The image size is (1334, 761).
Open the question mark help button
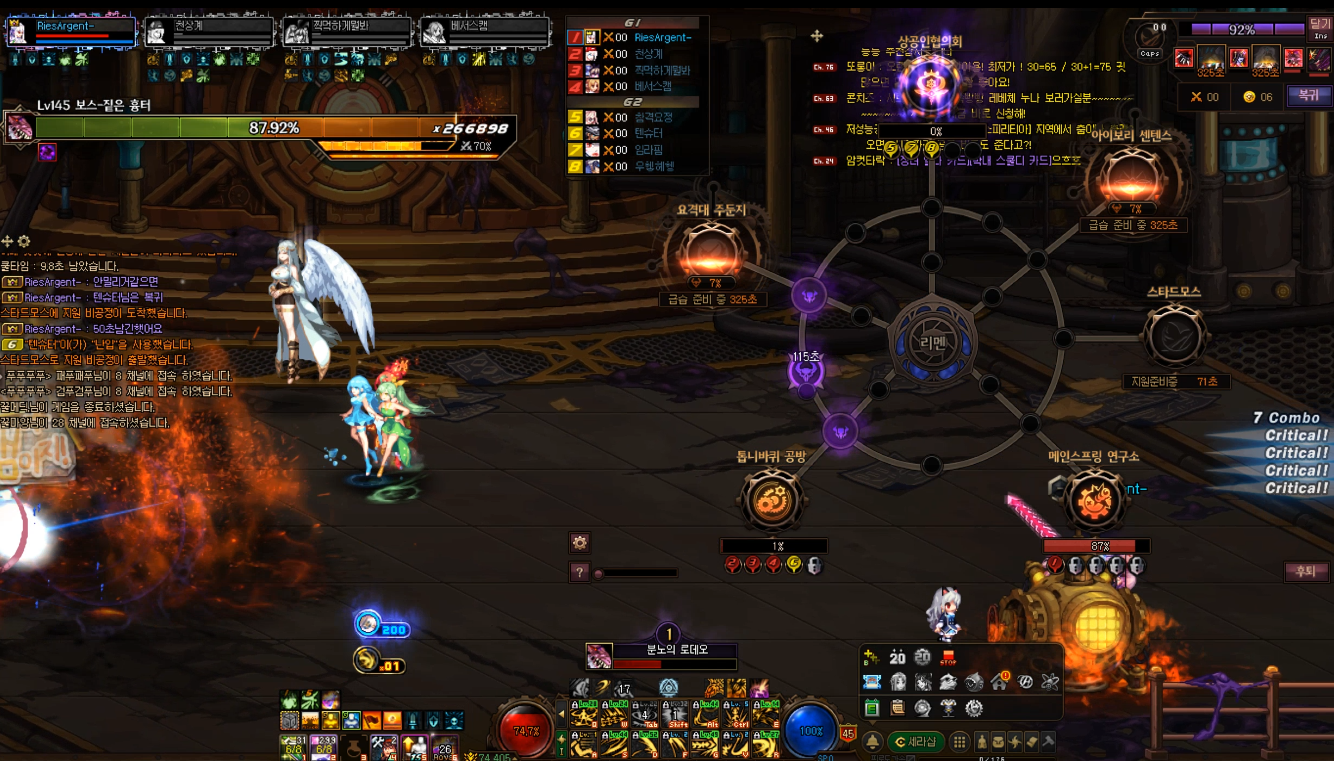point(579,573)
